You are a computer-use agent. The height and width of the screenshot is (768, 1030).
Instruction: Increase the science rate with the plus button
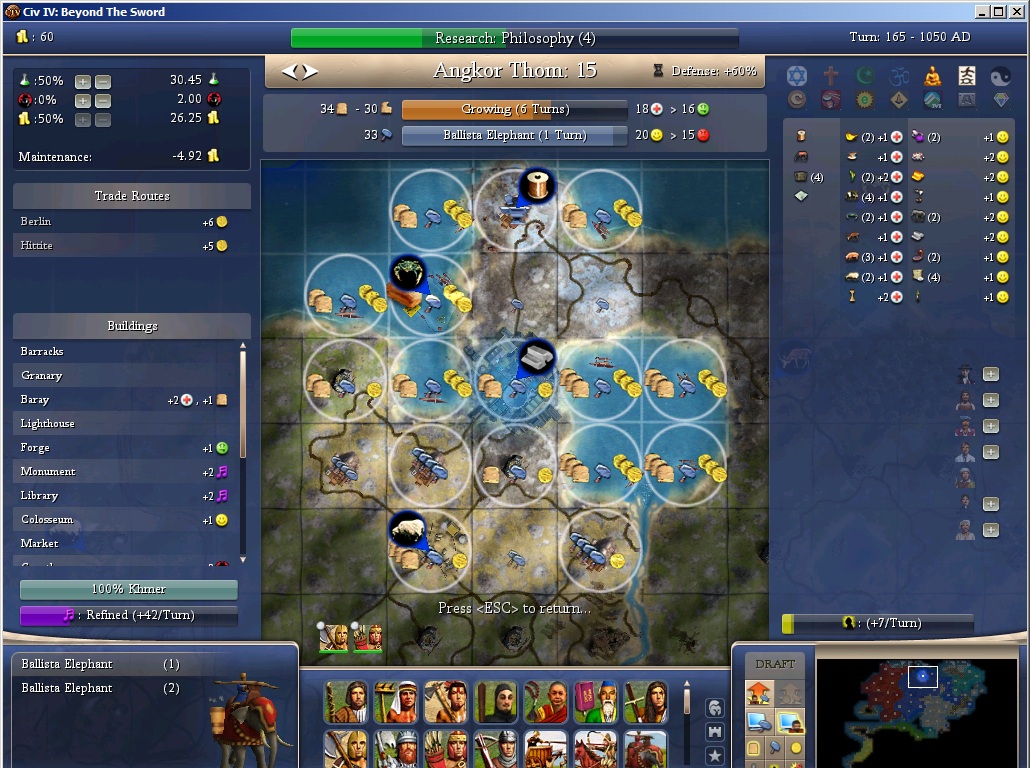[83, 81]
